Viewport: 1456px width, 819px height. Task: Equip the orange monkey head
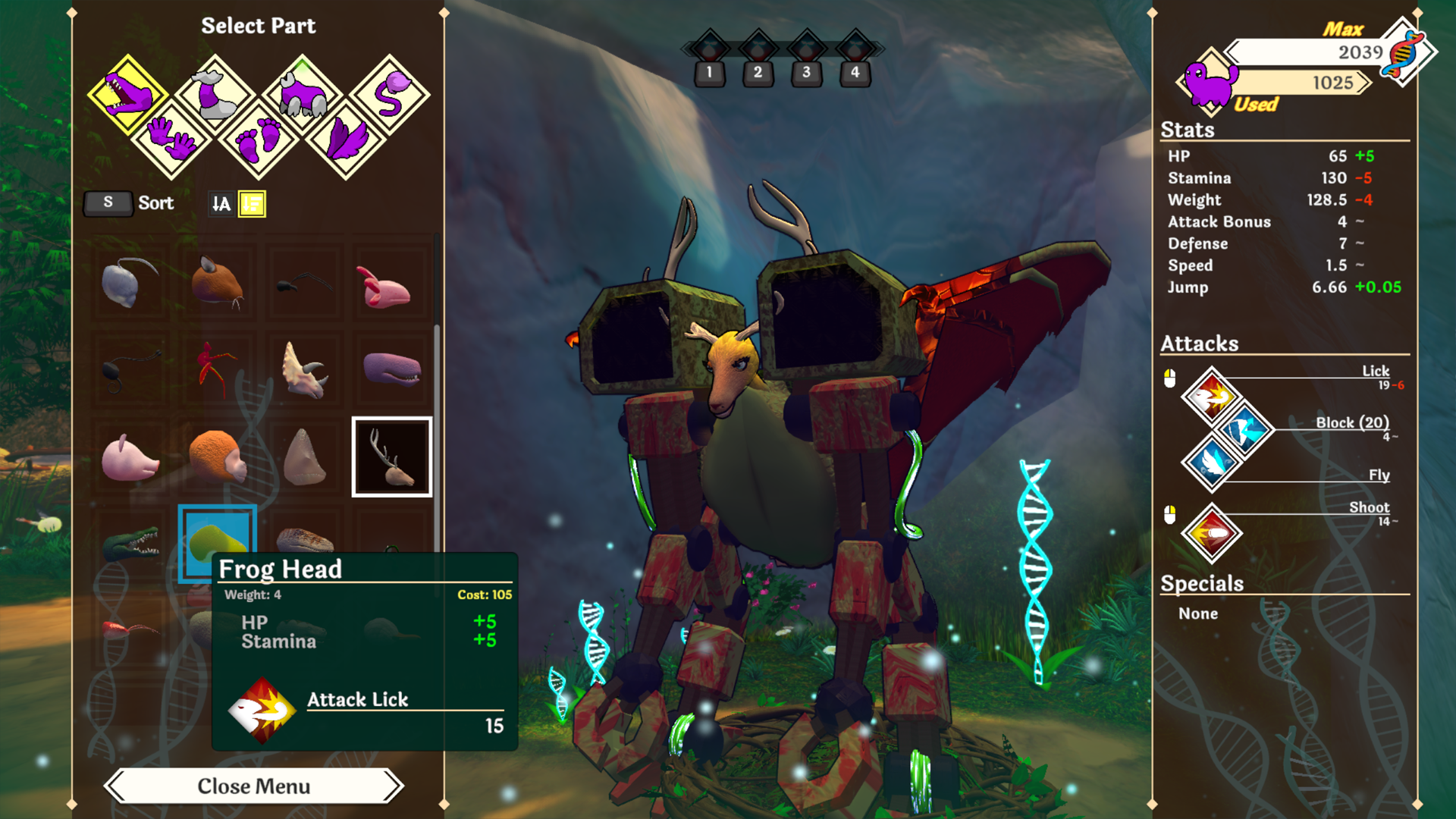click(218, 457)
